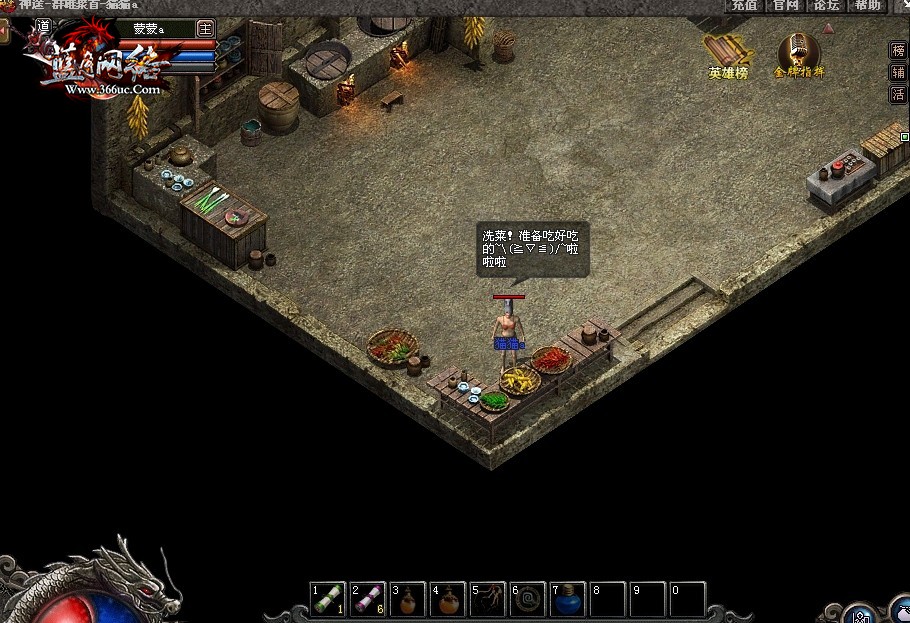Click the small red triangle arrow
Viewport: 910px width, 623px height.
point(828,28)
